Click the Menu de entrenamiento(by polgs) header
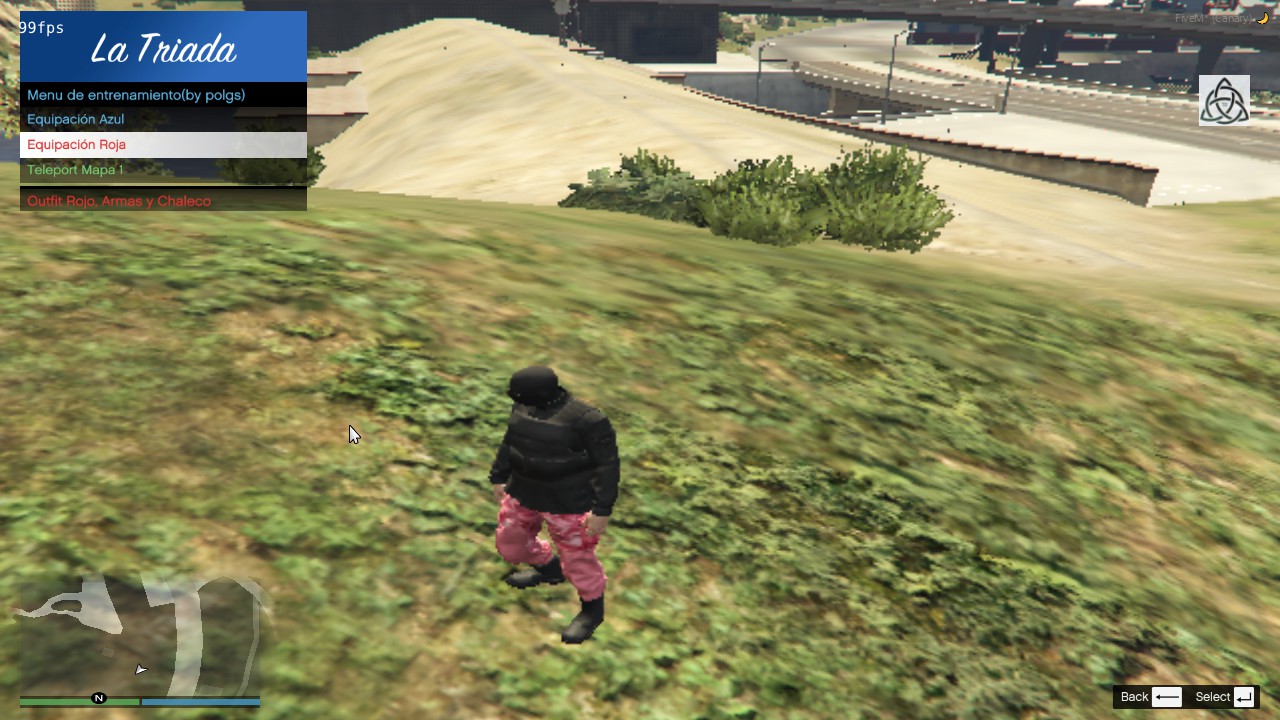Viewport: 1280px width, 720px height. [x=136, y=95]
